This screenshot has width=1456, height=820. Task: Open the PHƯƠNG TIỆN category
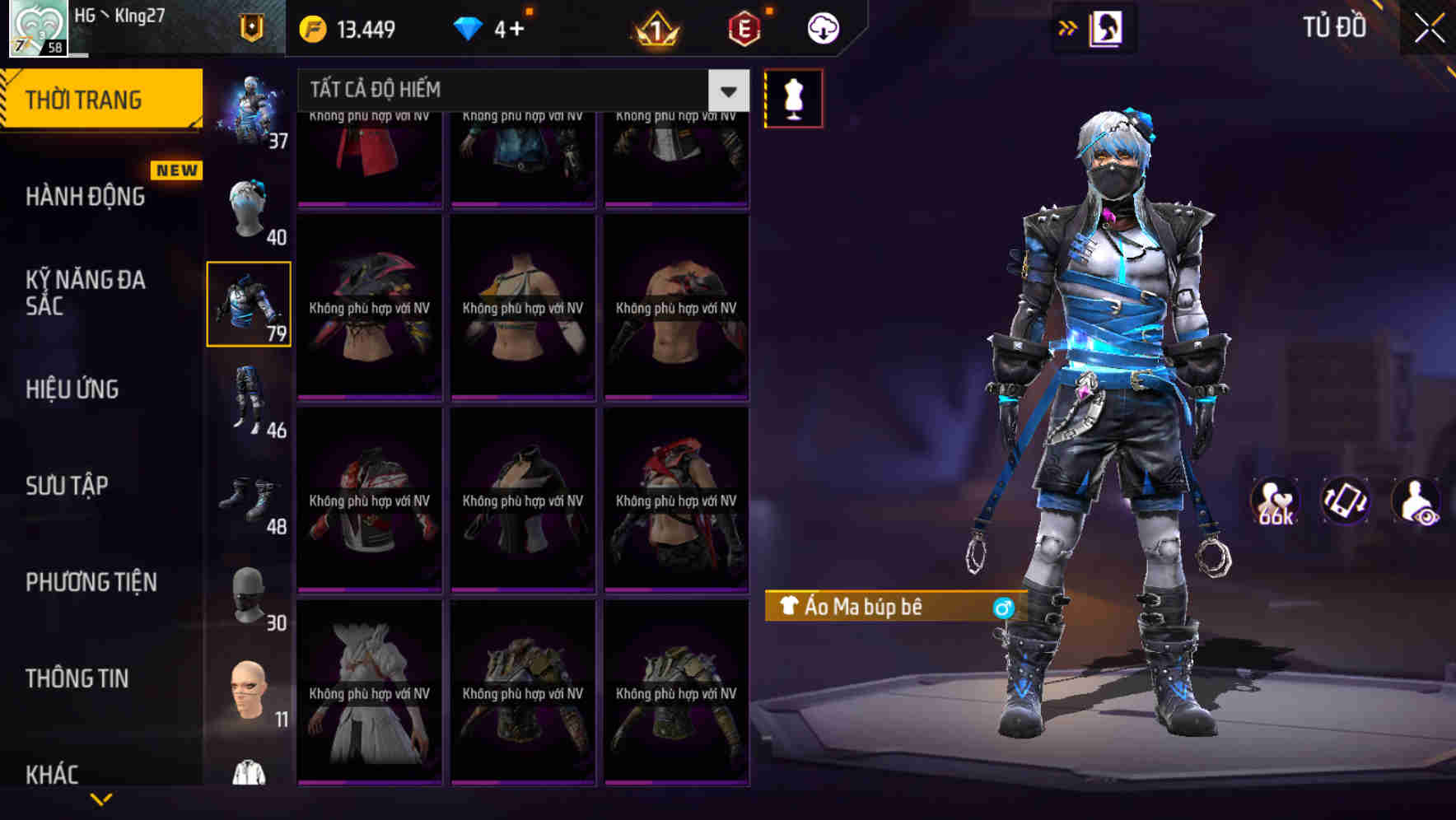click(x=91, y=582)
